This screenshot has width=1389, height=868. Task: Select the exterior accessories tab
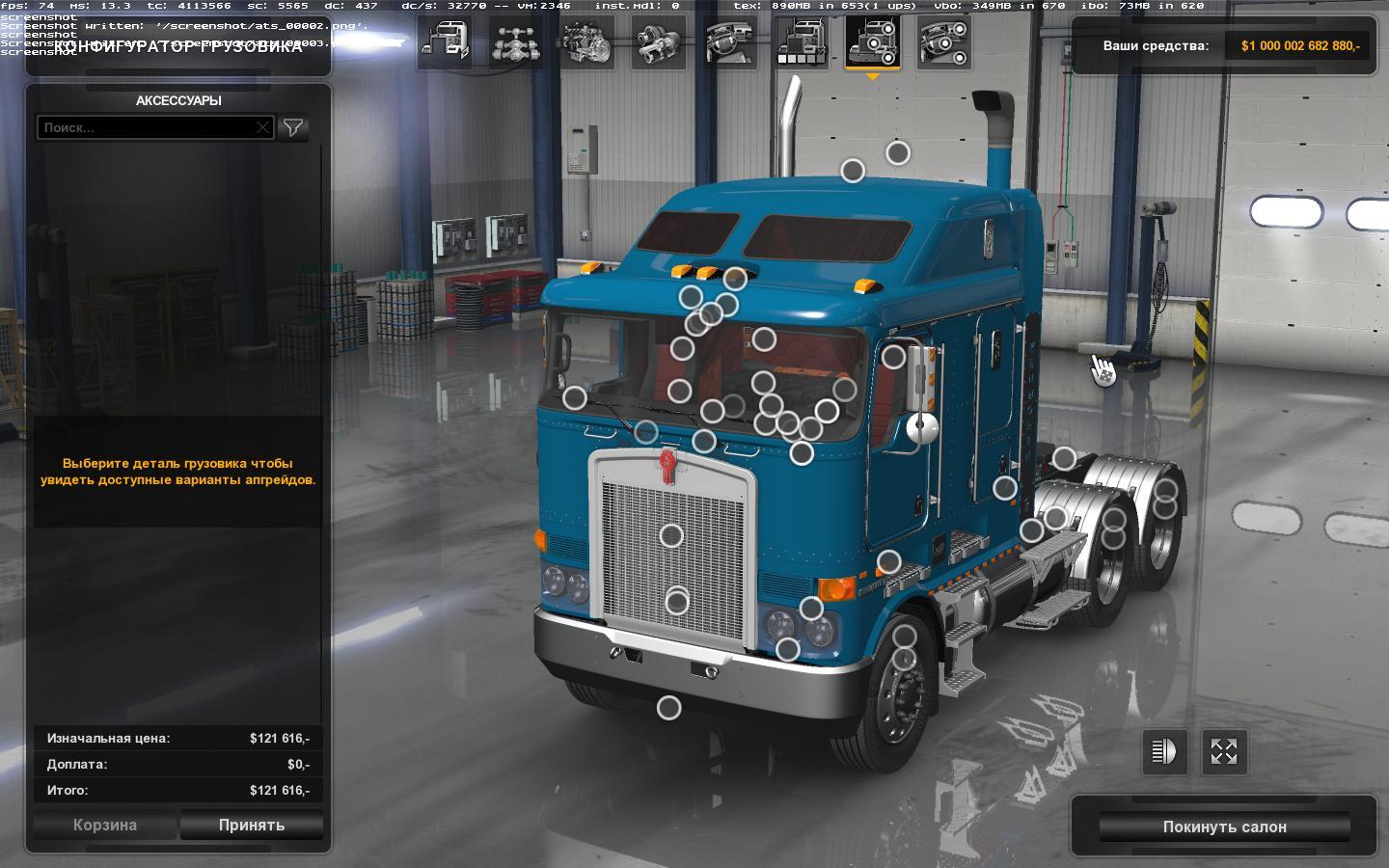(873, 43)
